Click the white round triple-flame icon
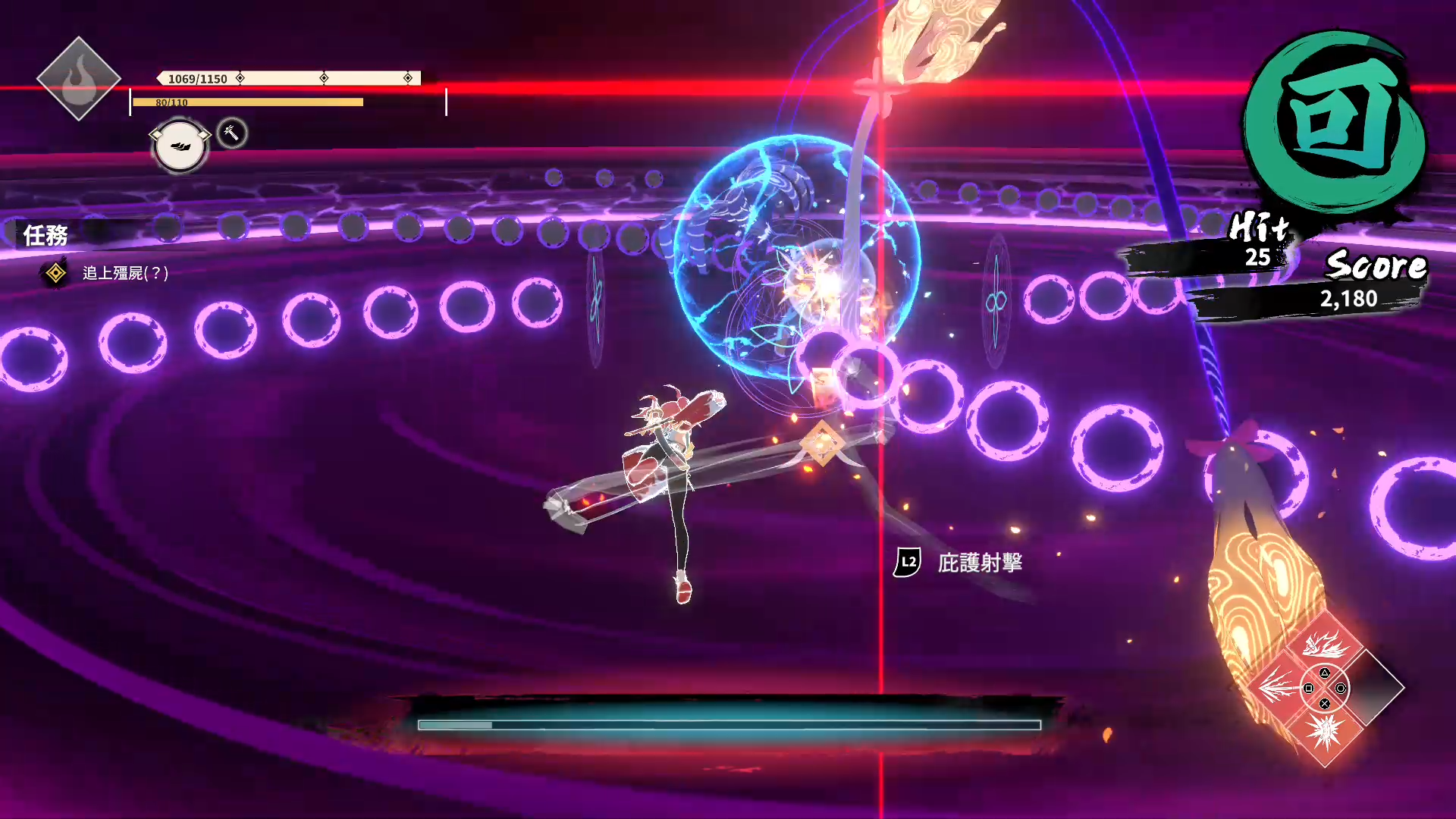Image resolution: width=1456 pixels, height=819 pixels. coord(180,146)
